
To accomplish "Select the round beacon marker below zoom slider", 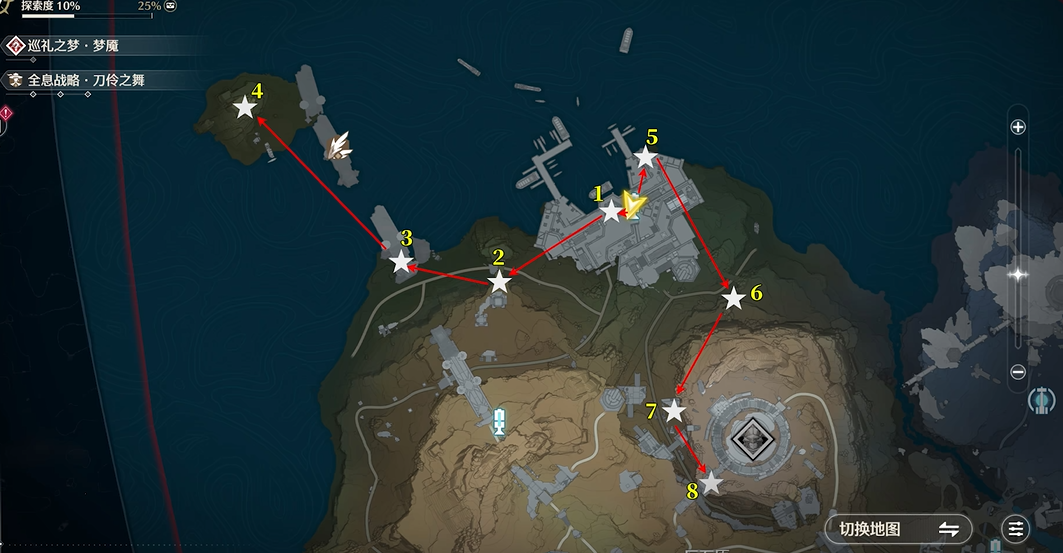I will pos(1042,401).
